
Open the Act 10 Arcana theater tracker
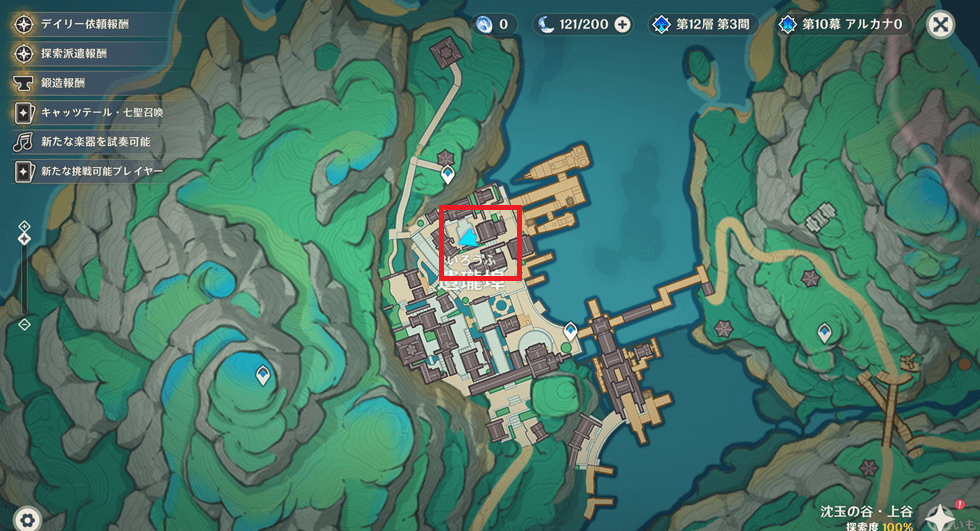(845, 24)
